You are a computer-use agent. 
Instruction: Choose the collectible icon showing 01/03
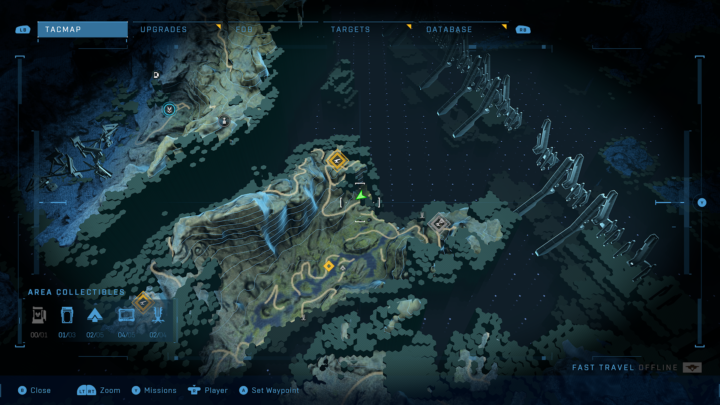click(x=68, y=317)
